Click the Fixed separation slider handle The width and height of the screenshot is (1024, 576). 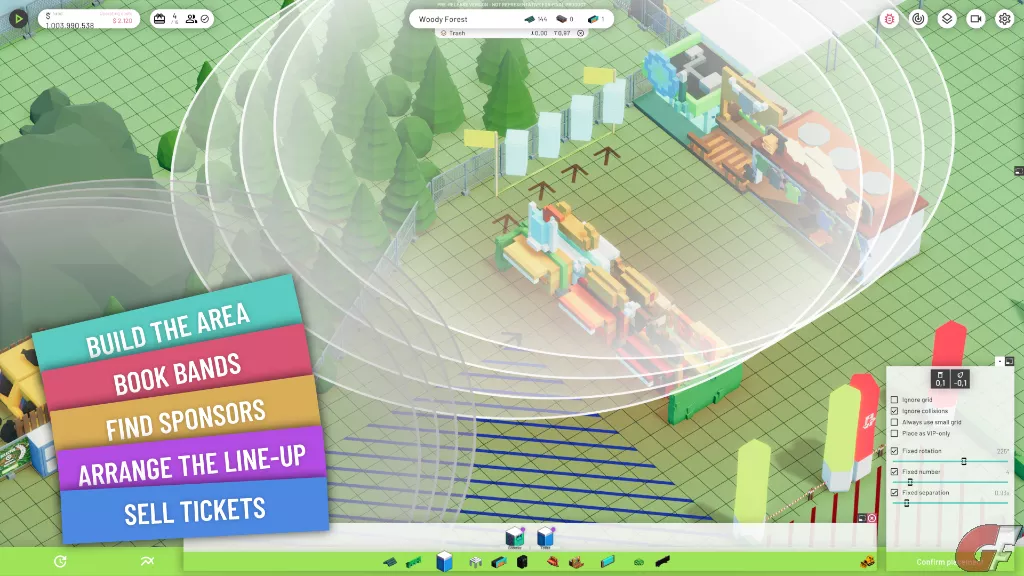pyautogui.click(x=906, y=503)
